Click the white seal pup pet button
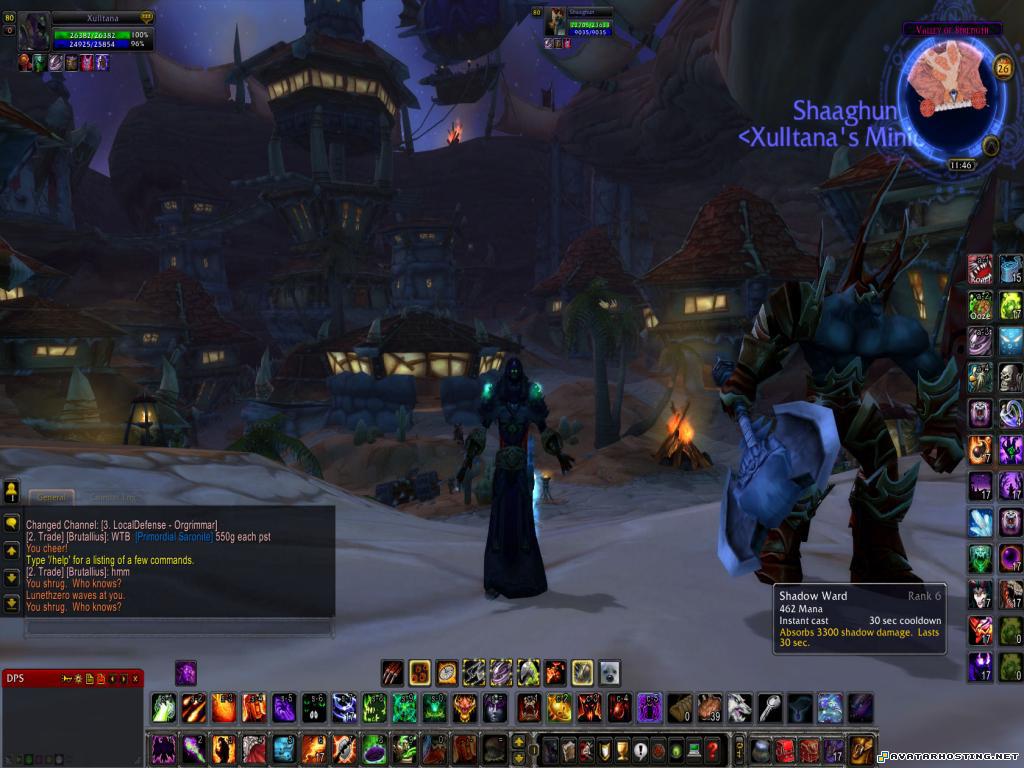The height and width of the screenshot is (768, 1024). (x=609, y=672)
